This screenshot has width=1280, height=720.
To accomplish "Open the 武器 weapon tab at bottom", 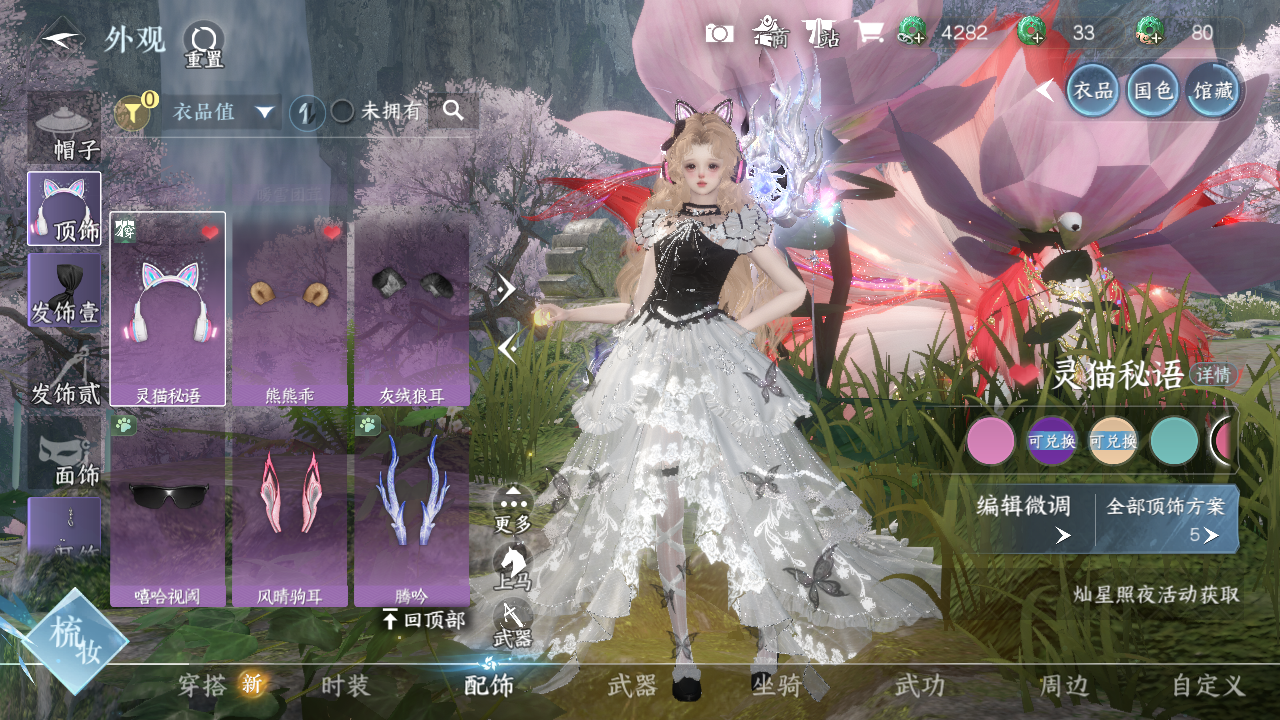I will click(x=632, y=686).
